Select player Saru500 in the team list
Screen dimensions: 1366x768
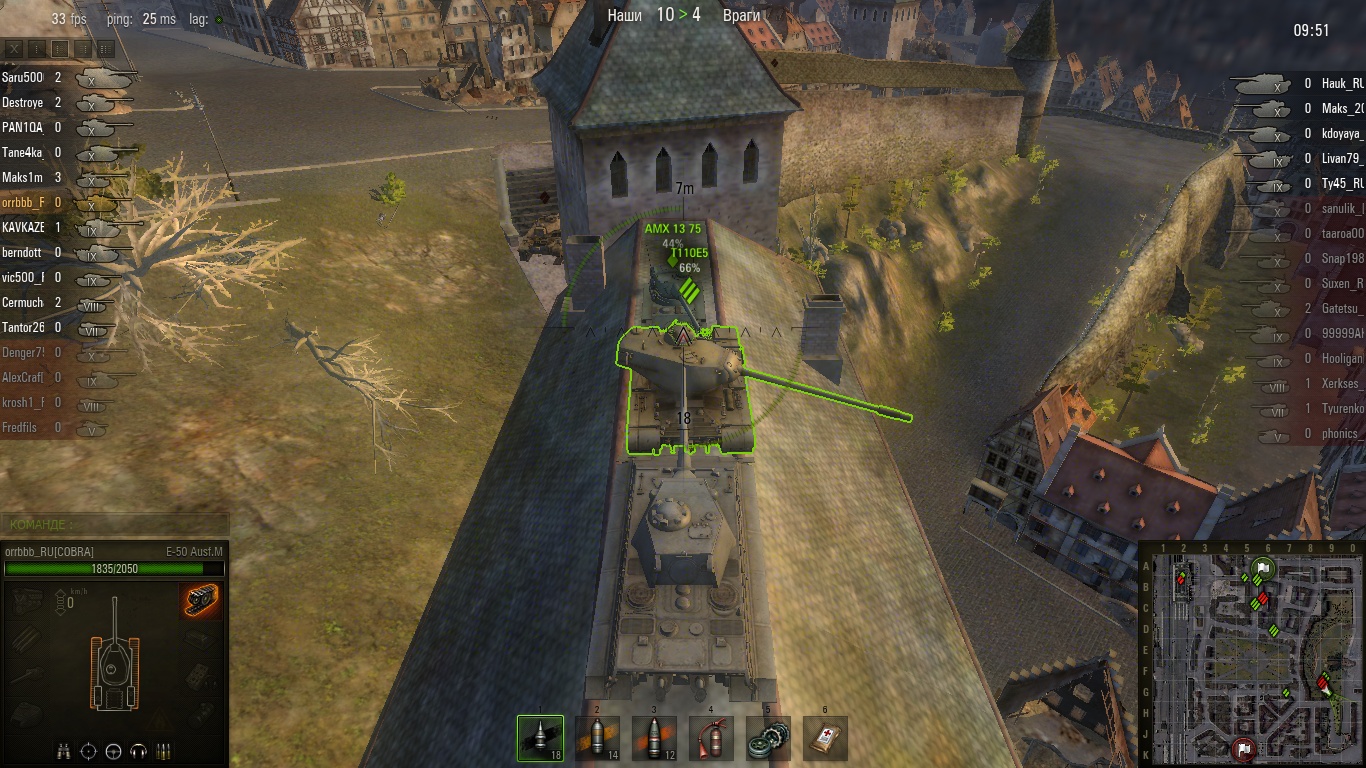point(23,77)
